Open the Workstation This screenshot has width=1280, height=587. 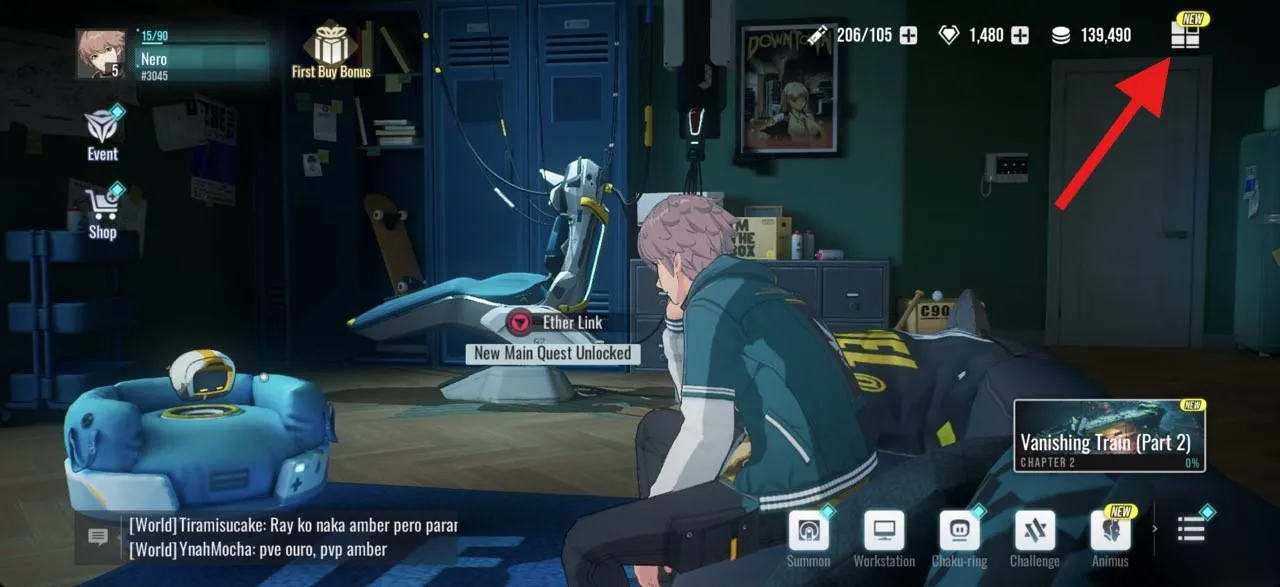[x=884, y=531]
